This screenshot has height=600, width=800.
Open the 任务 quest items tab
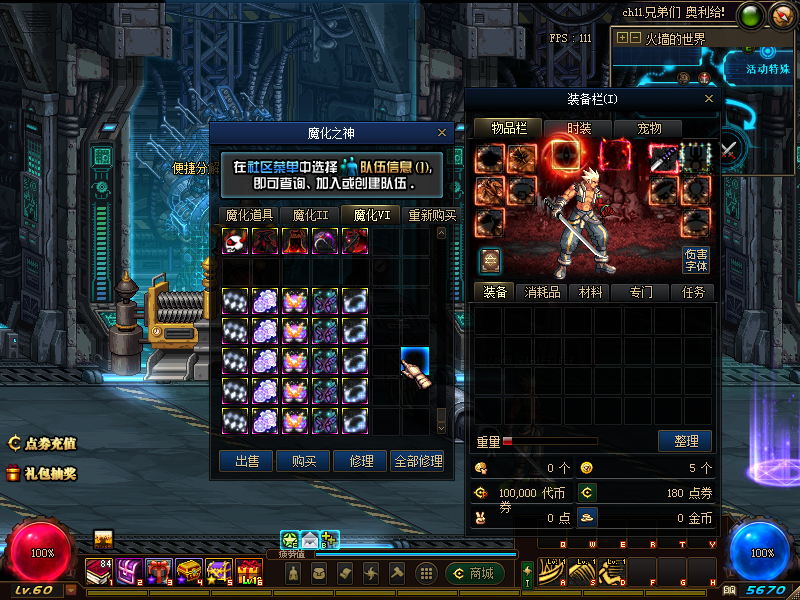click(693, 292)
